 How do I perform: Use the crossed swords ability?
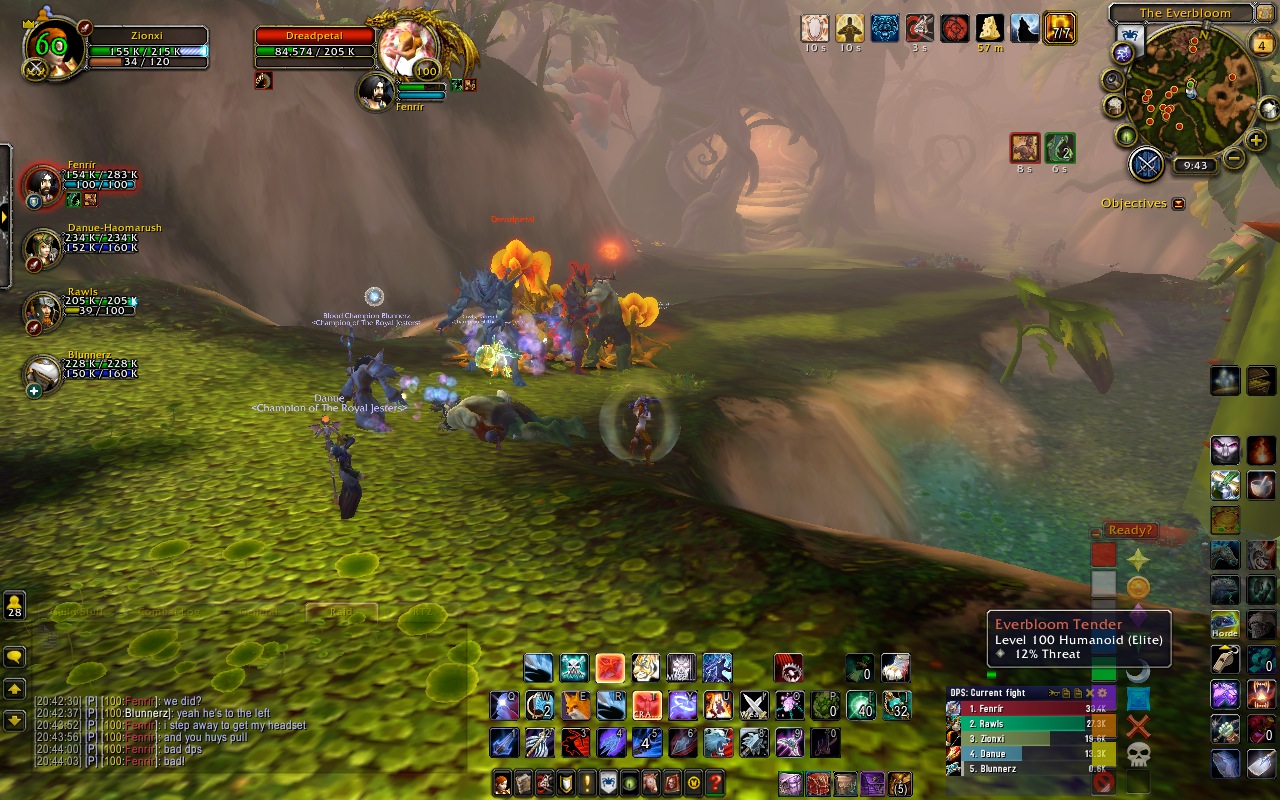pos(753,705)
